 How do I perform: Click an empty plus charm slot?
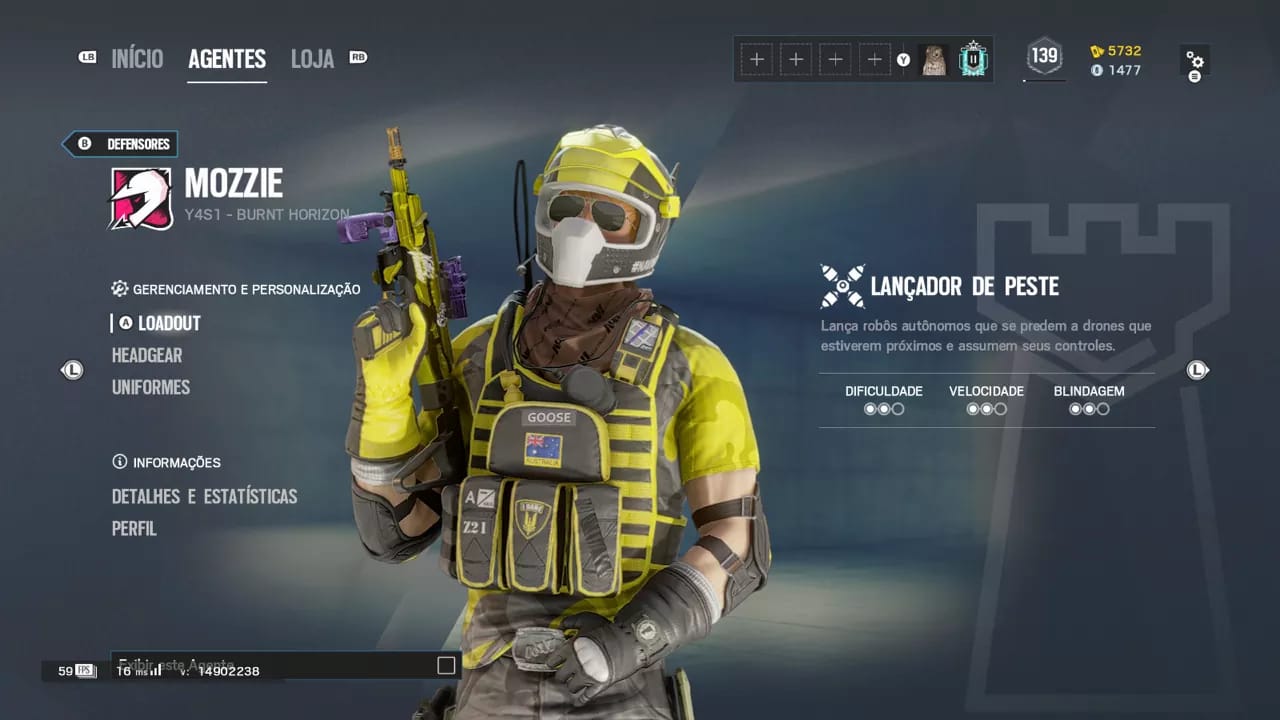757,59
